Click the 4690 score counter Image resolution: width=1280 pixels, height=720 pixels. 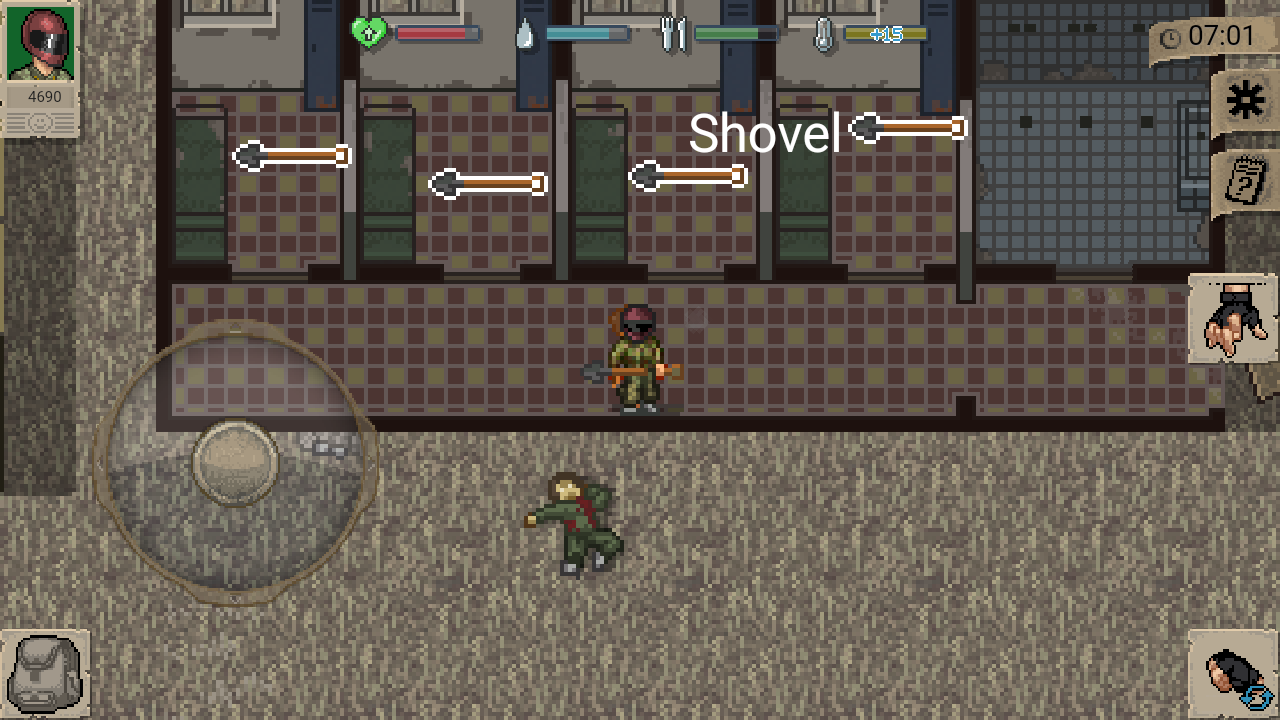click(x=43, y=96)
